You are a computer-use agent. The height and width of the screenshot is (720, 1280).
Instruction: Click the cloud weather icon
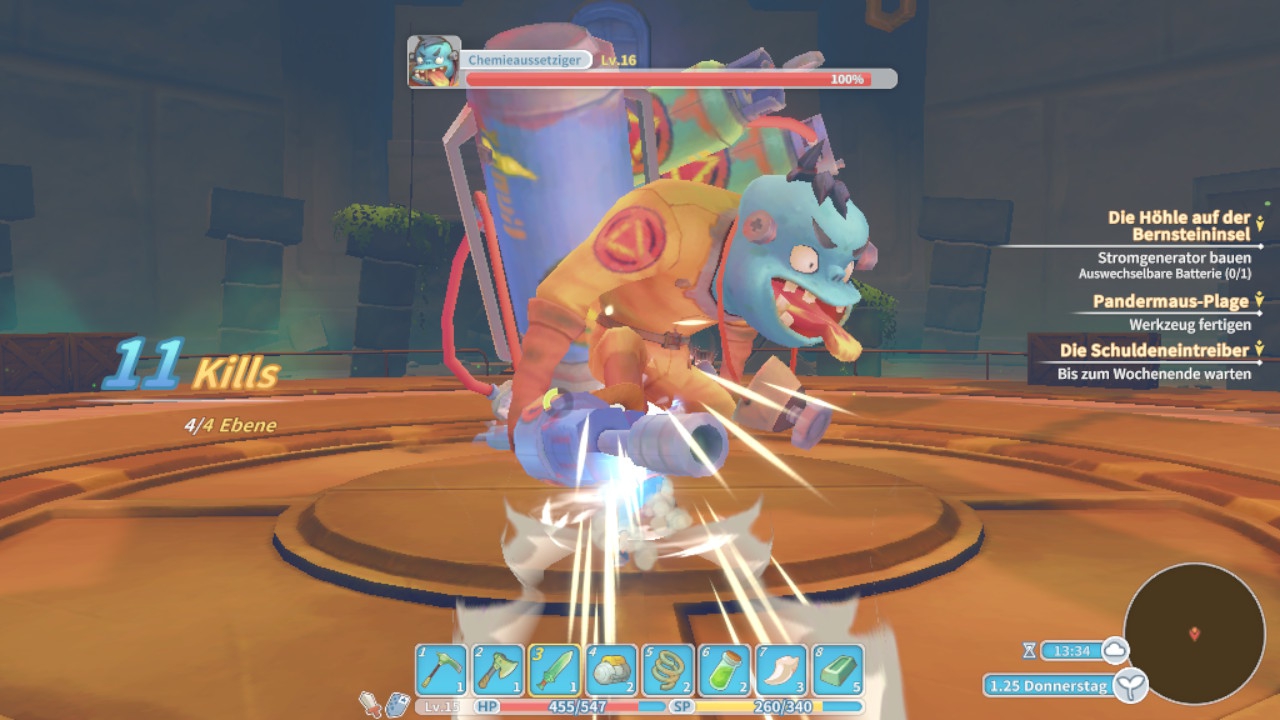click(x=1114, y=651)
